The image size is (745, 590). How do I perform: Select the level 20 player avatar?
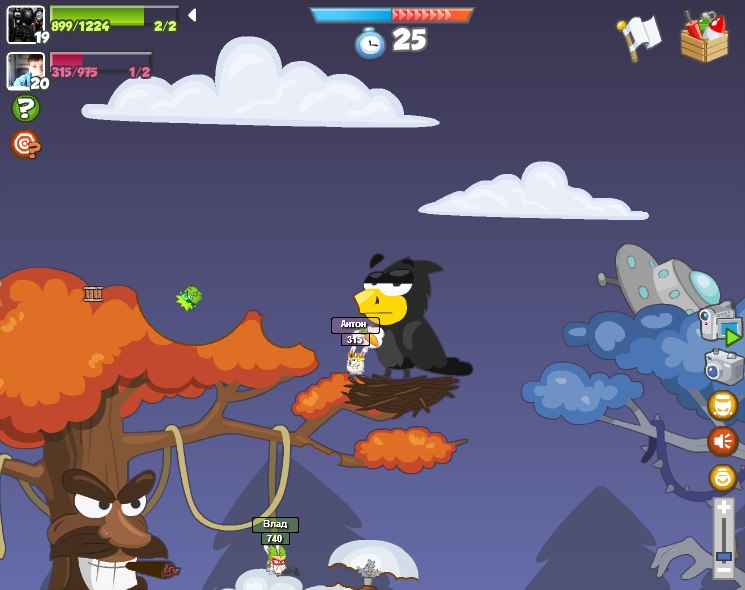coord(25,70)
